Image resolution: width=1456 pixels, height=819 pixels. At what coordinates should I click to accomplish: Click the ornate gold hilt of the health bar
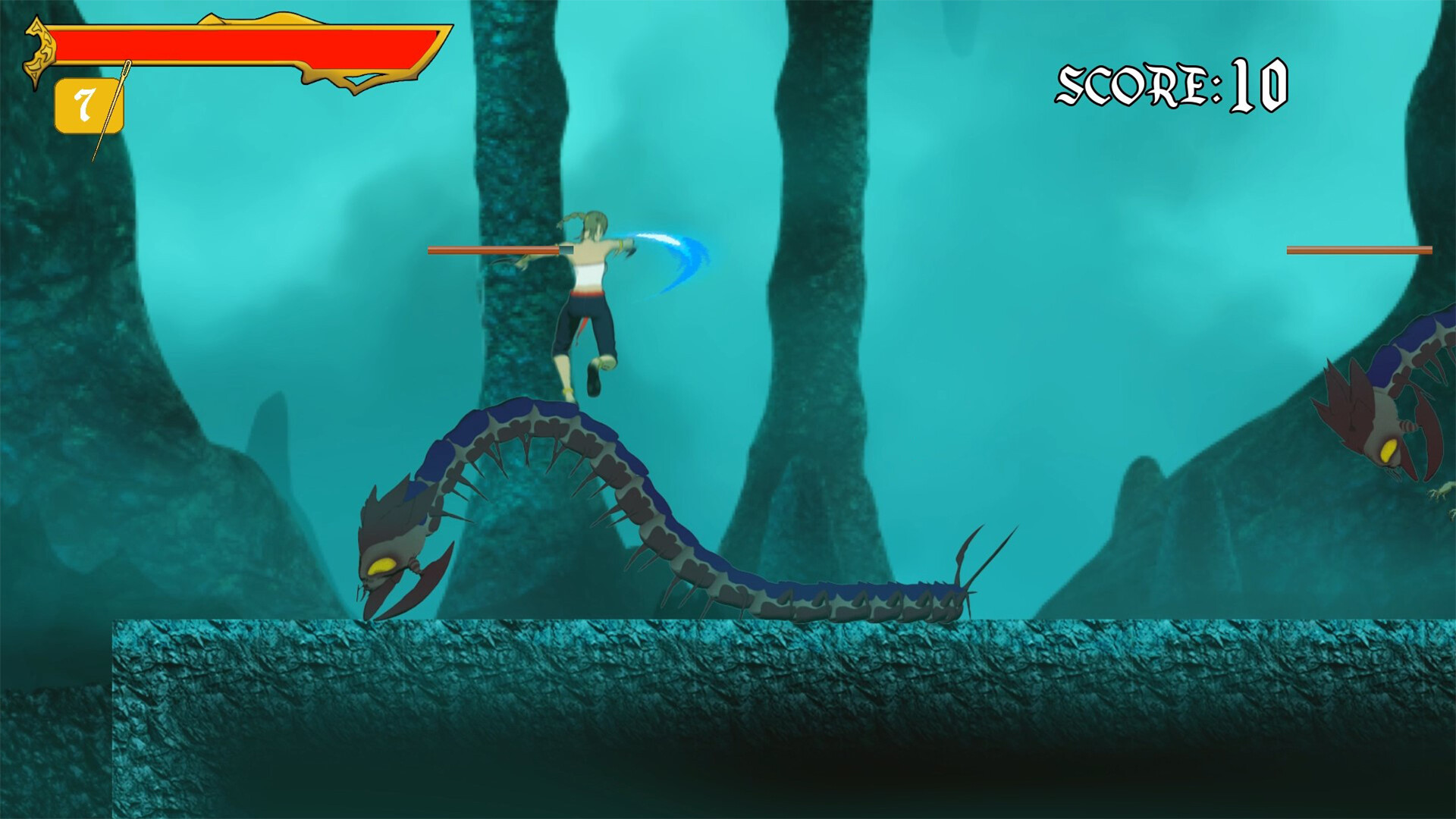coord(38,49)
